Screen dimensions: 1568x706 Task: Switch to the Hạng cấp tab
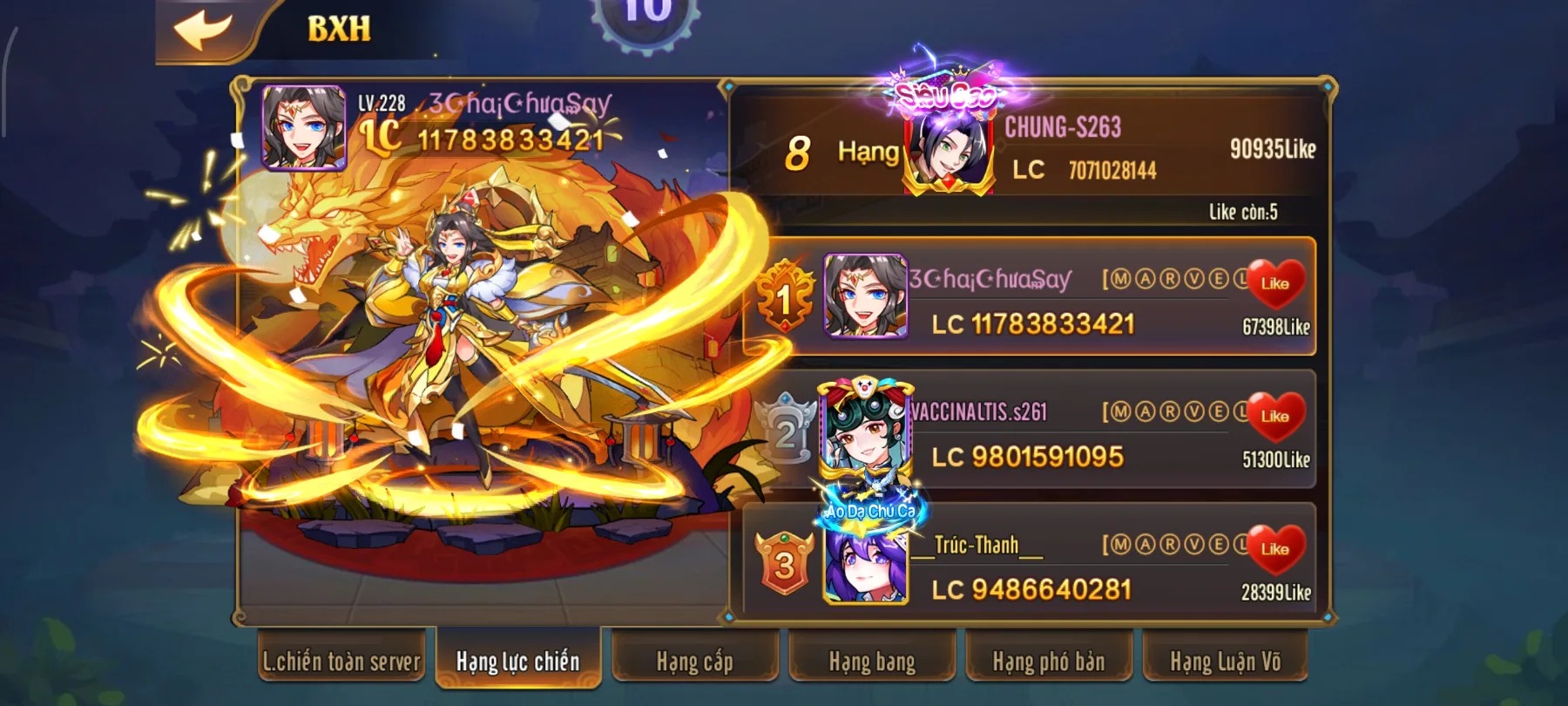tap(695, 662)
